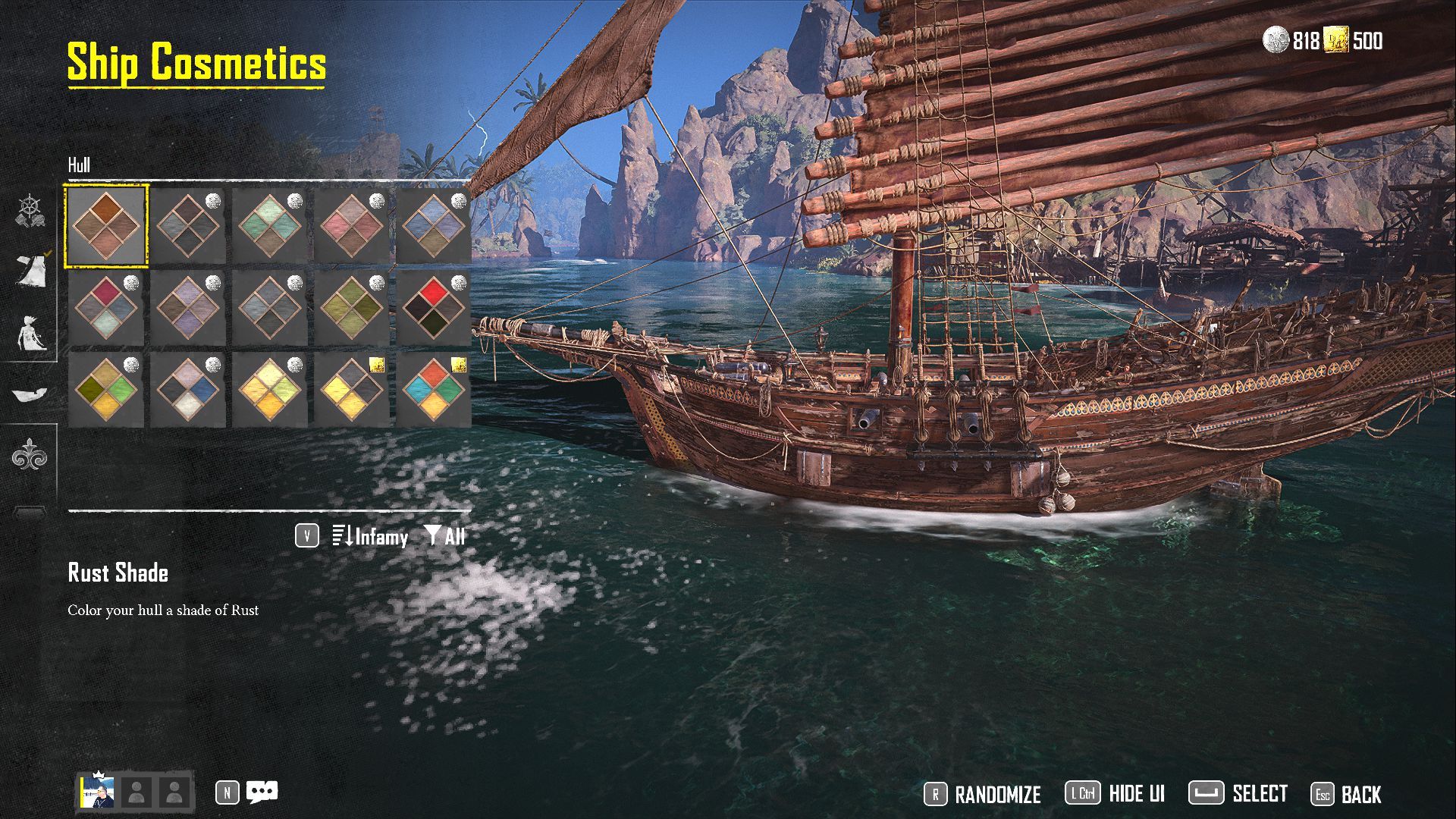This screenshot has height=819, width=1456.
Task: Switch to the ship hull category tab
Action: tap(30, 394)
